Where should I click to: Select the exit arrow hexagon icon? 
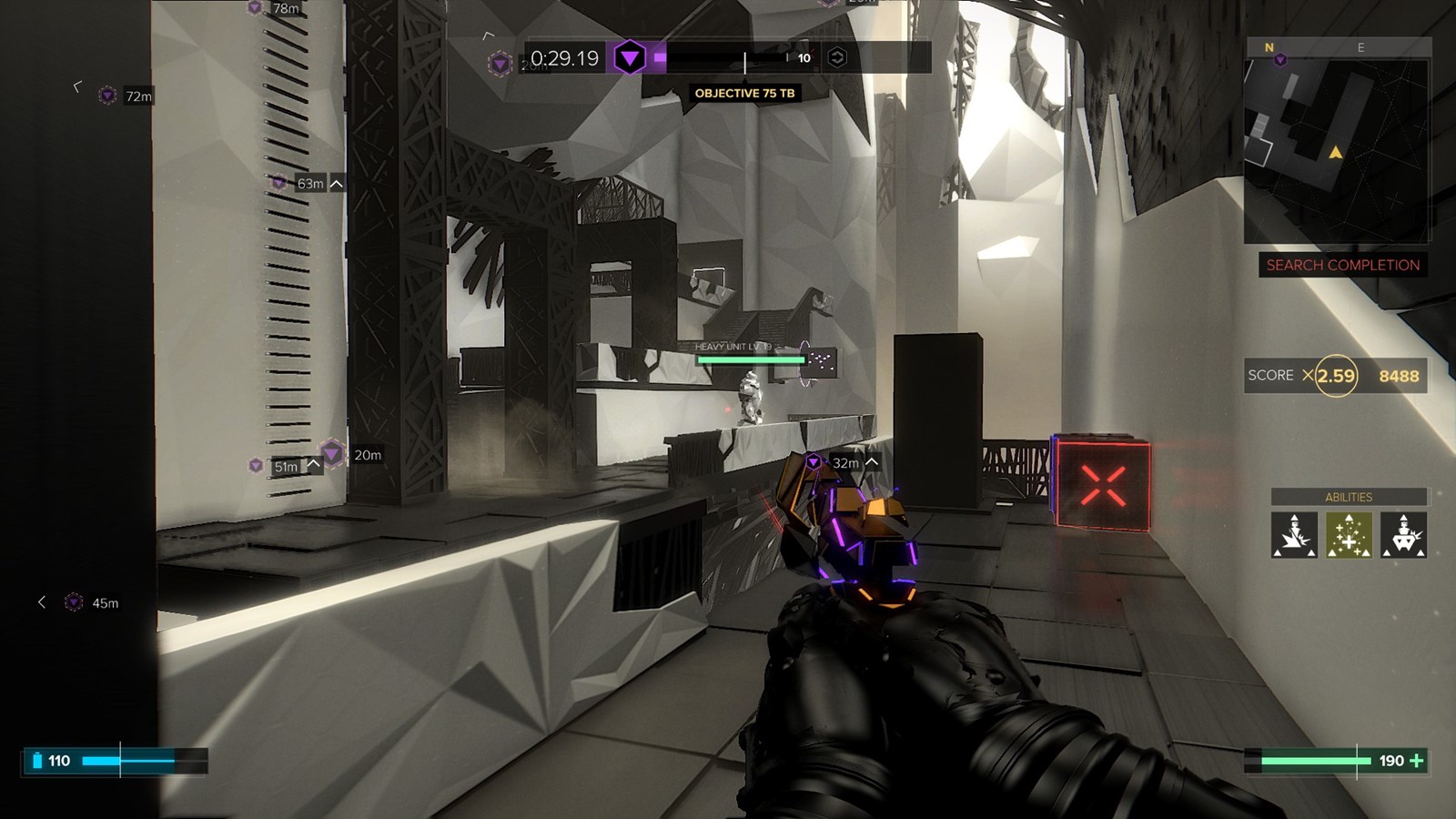click(x=836, y=58)
